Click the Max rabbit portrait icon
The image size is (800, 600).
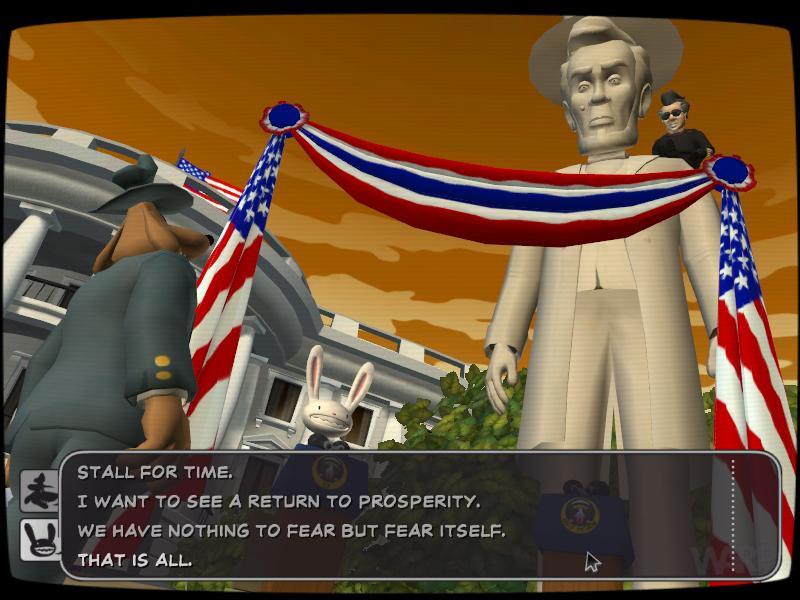click(x=40, y=541)
